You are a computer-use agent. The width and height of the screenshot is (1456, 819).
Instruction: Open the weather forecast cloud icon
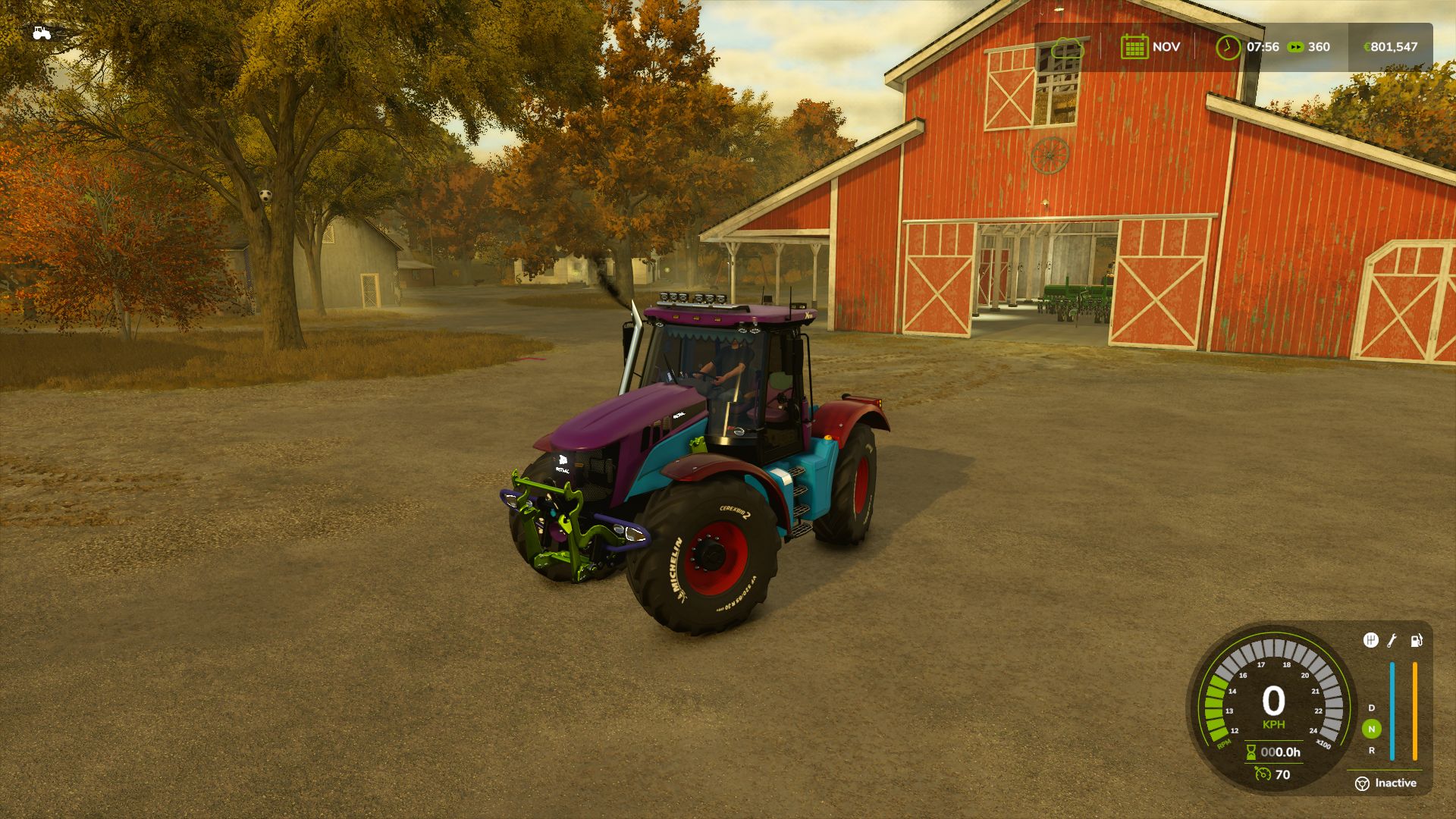click(1068, 47)
